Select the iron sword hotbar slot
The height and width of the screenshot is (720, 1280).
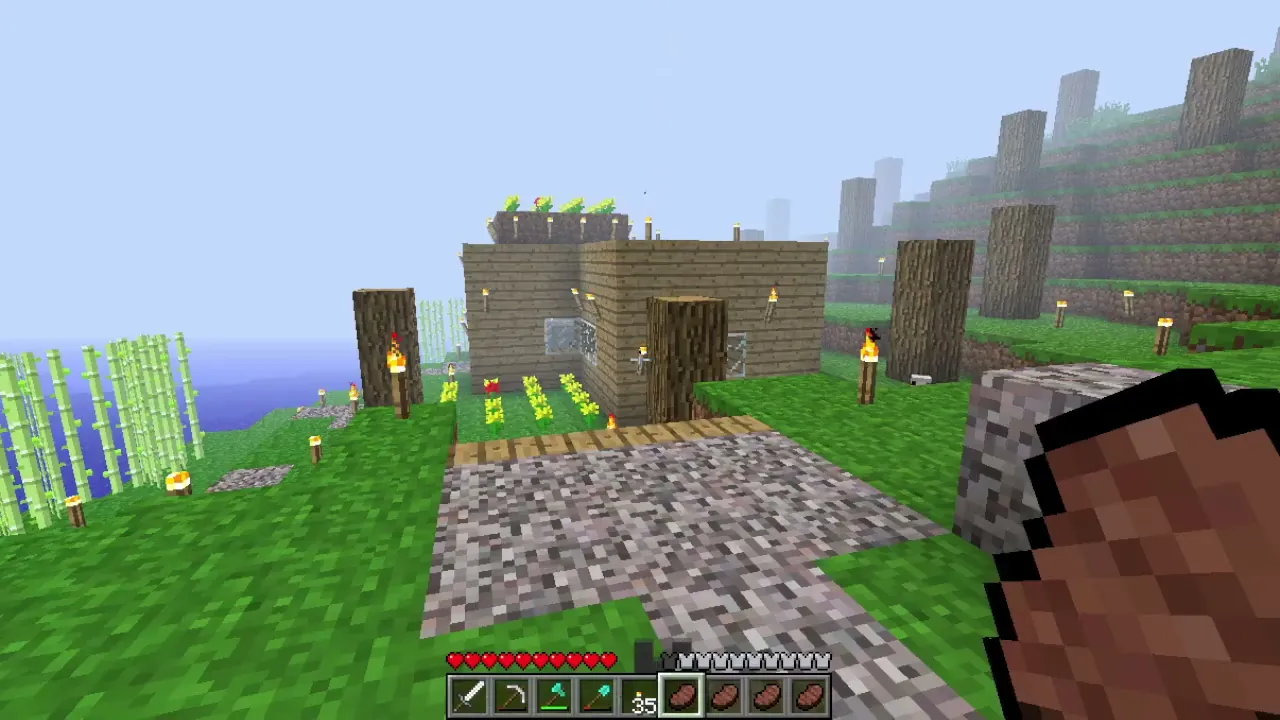point(470,696)
